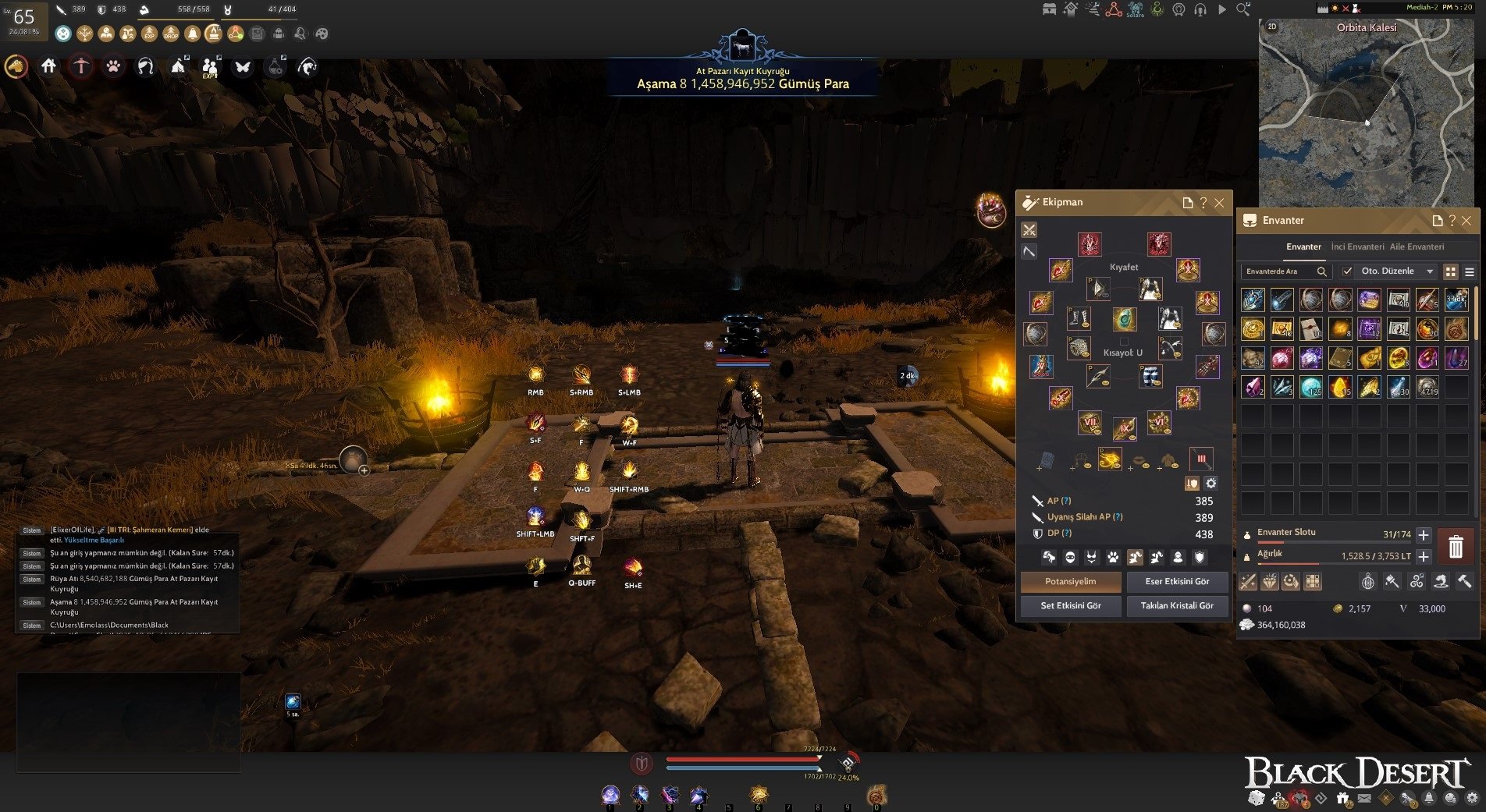Select the teal orb item in inventory

point(1311,387)
